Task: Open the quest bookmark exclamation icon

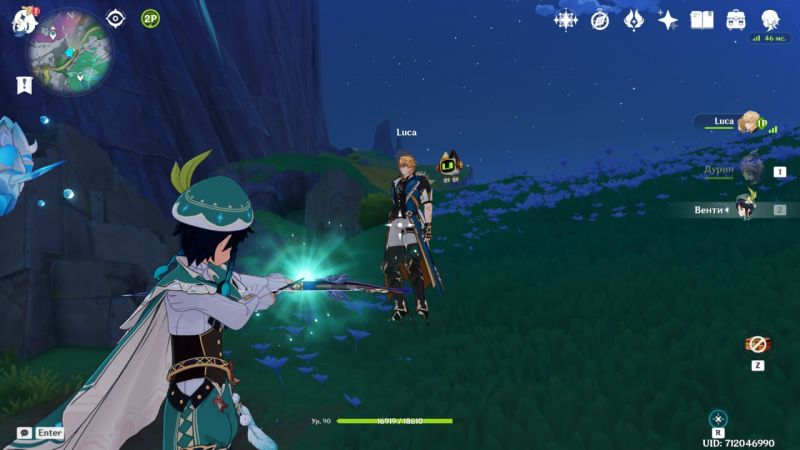Action: point(24,85)
